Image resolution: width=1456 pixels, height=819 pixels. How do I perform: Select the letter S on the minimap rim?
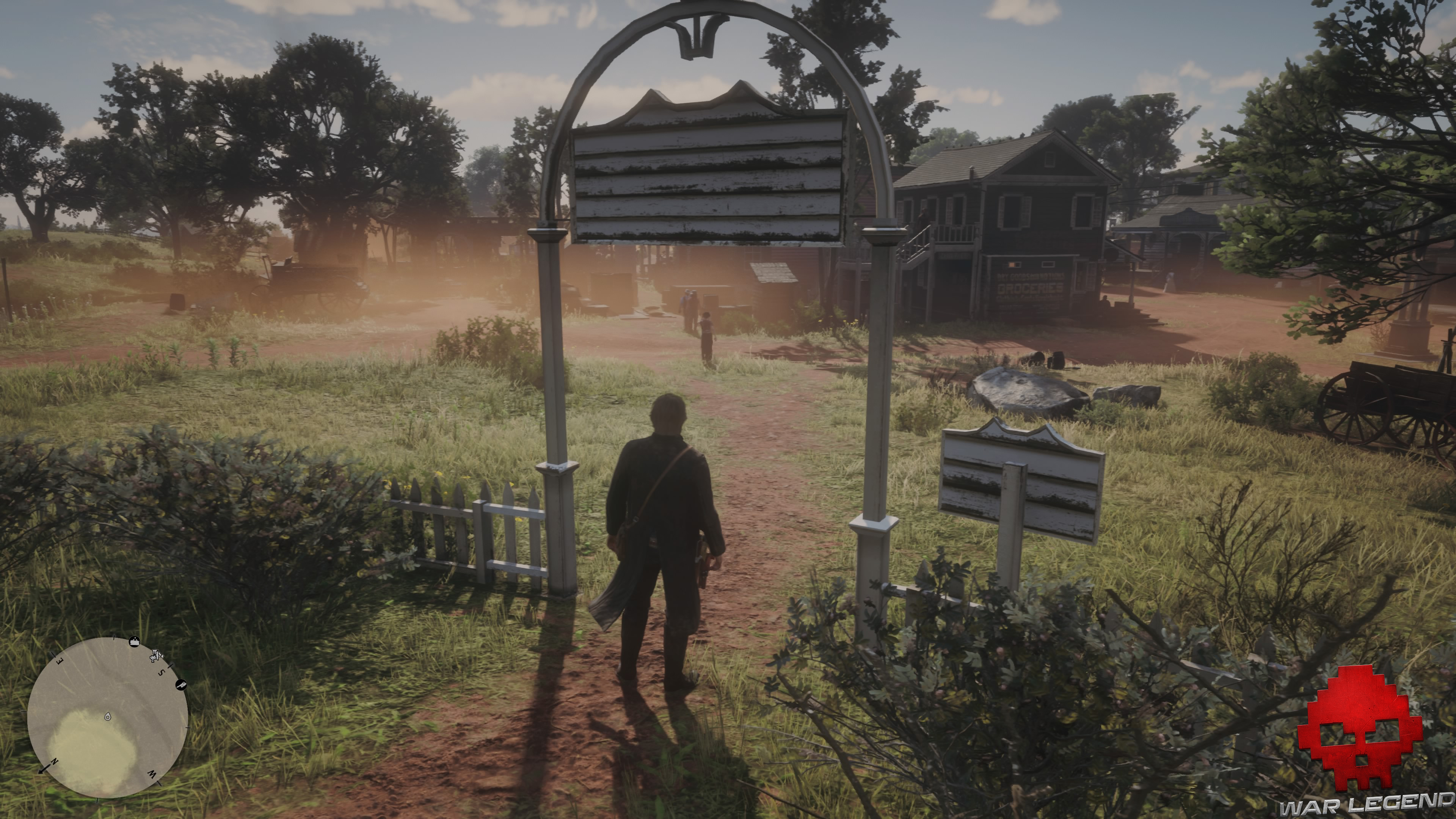(x=162, y=672)
